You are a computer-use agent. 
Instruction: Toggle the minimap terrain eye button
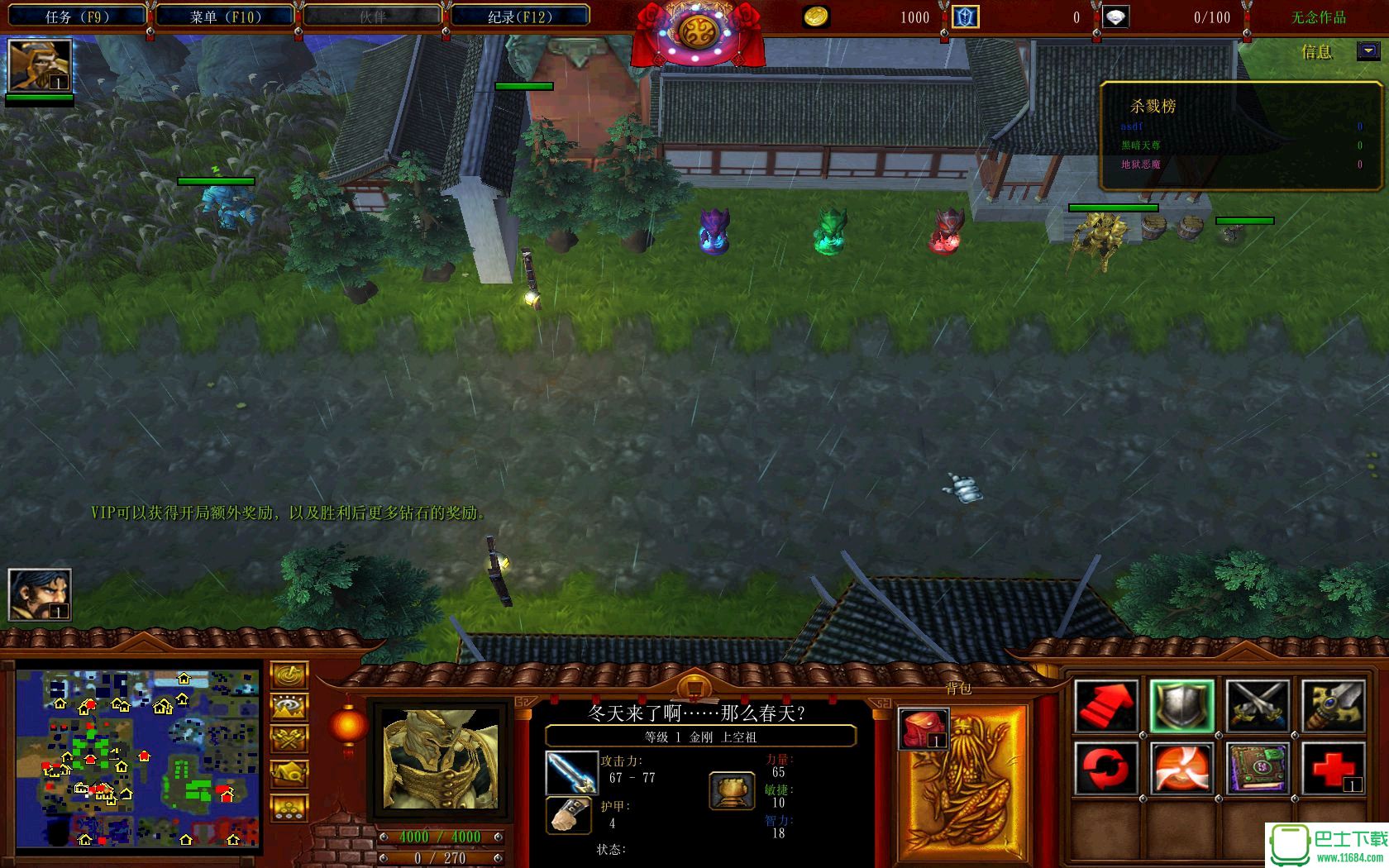coord(289,708)
